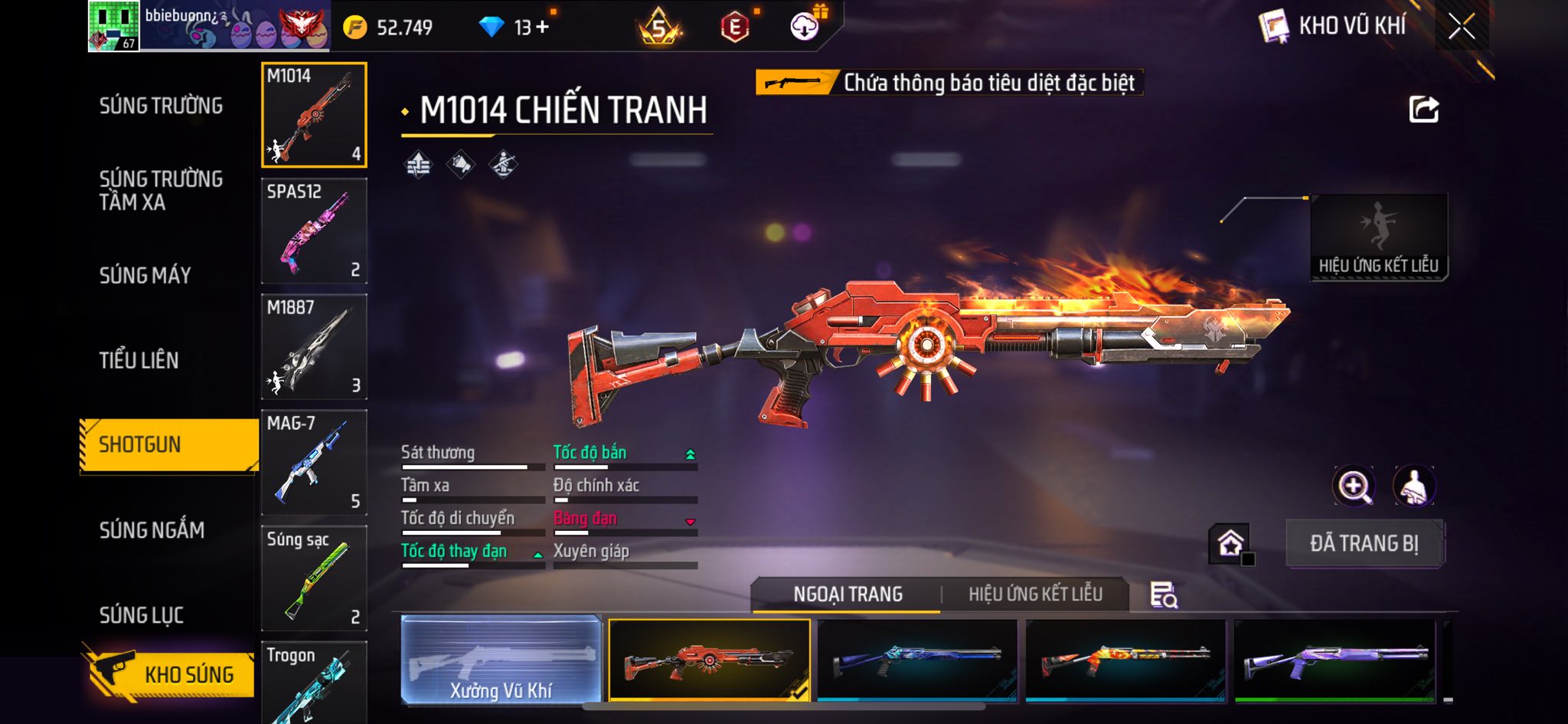1568x724 pixels.
Task: Open the Kho Súng button
Action: (x=170, y=674)
